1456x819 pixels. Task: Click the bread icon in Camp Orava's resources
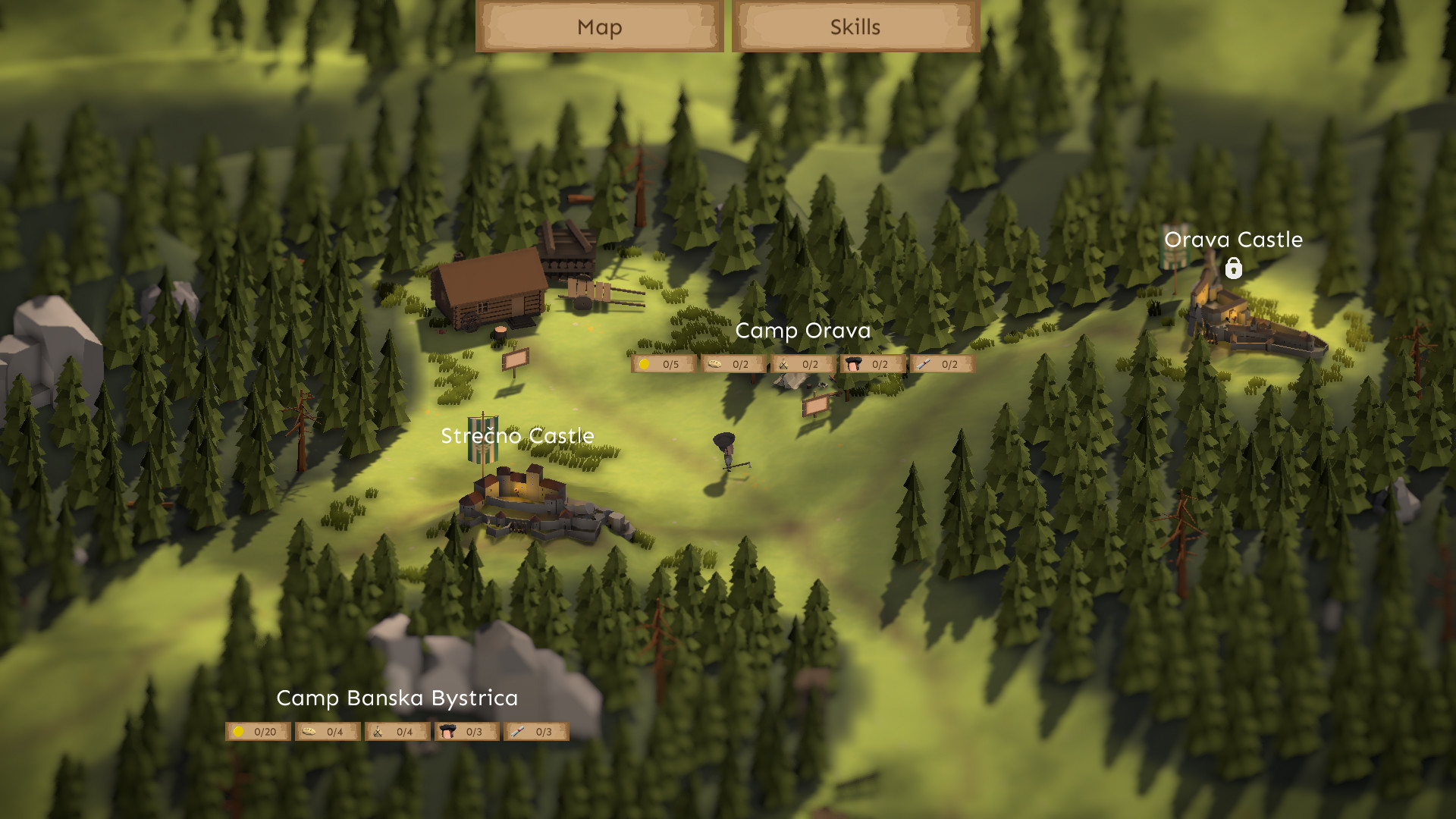(x=712, y=364)
